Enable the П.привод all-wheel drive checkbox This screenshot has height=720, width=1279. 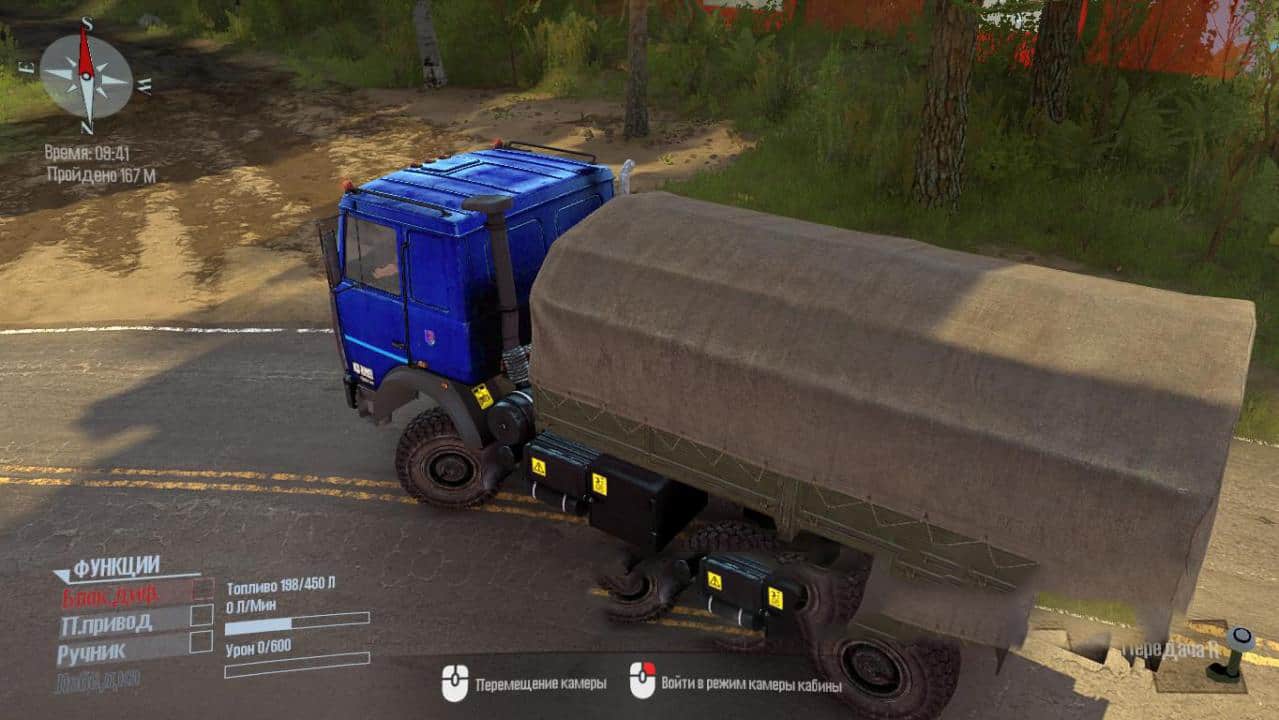tap(202, 615)
